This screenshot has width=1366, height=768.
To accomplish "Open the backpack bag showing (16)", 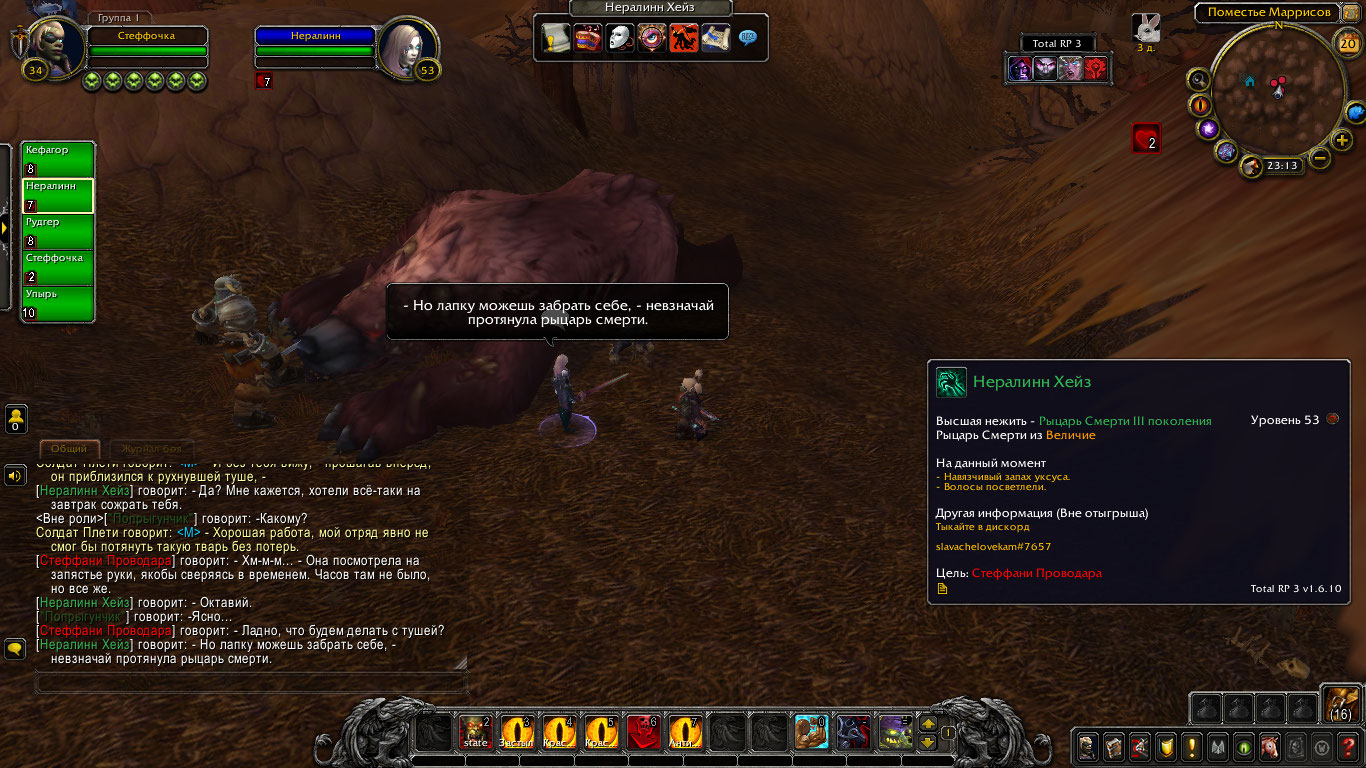I will point(1340,703).
